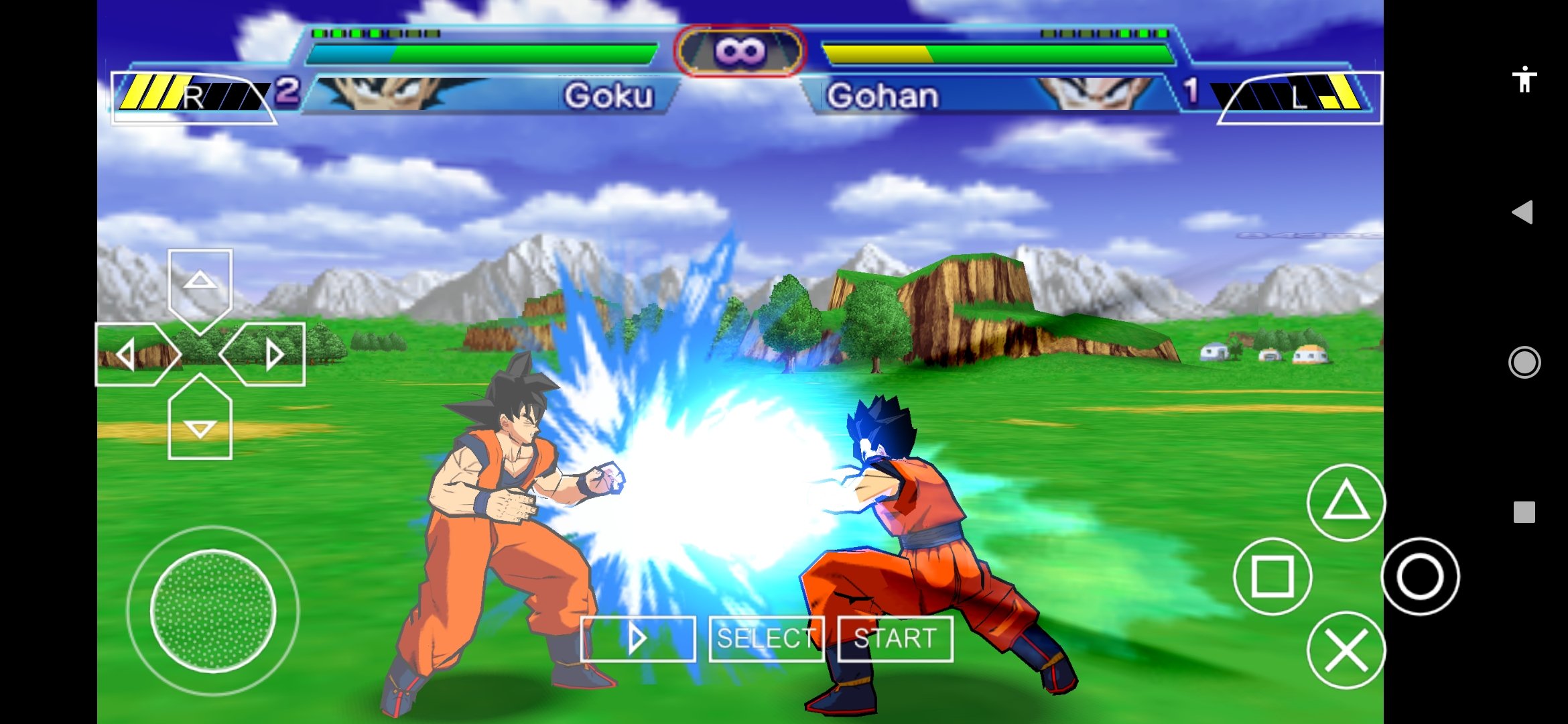Screen dimensions: 1568x724
Task: Activate the fast-forward arrow button
Action: (x=637, y=639)
